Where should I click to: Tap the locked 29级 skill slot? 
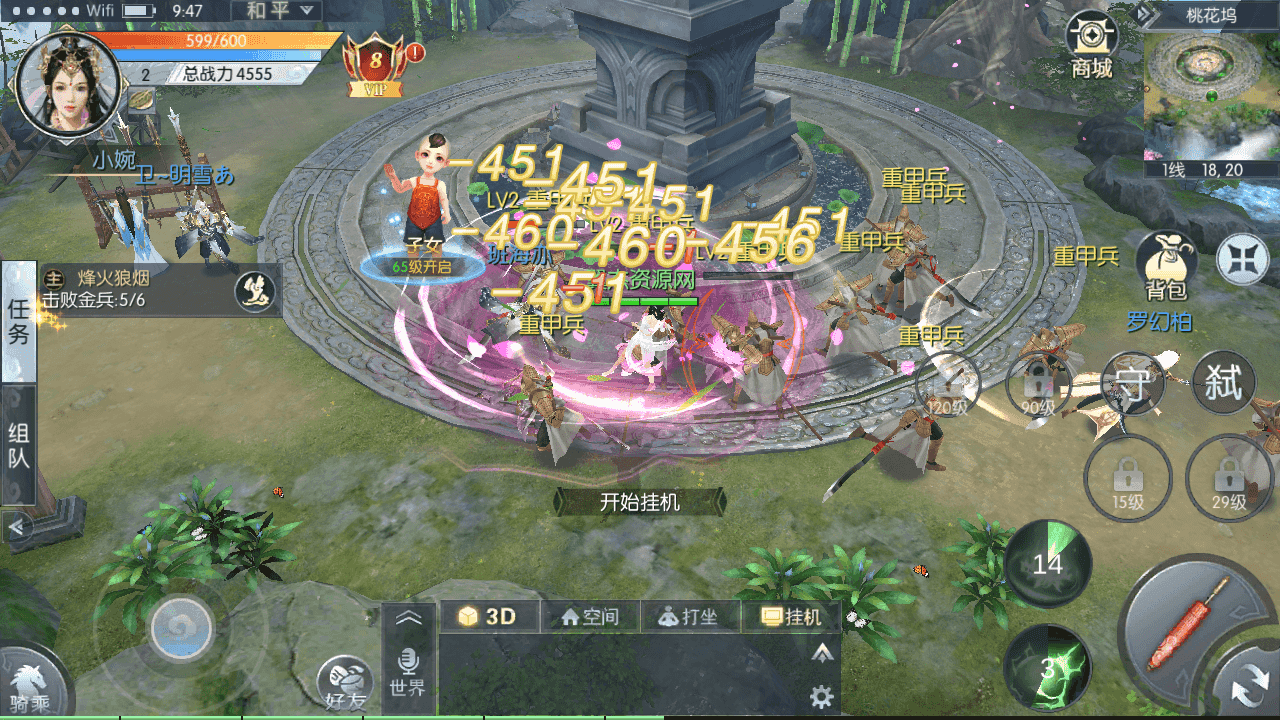point(1228,480)
